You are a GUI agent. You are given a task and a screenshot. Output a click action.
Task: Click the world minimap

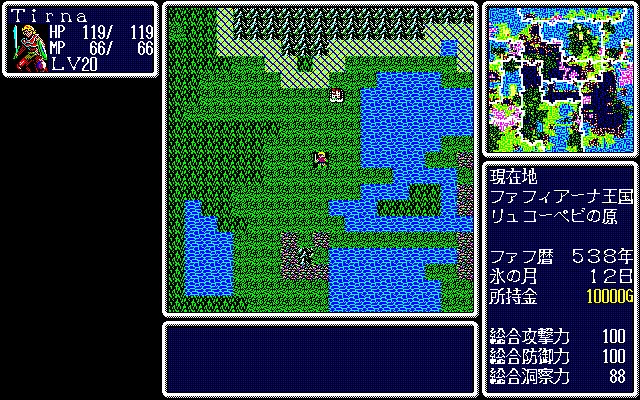click(x=559, y=78)
